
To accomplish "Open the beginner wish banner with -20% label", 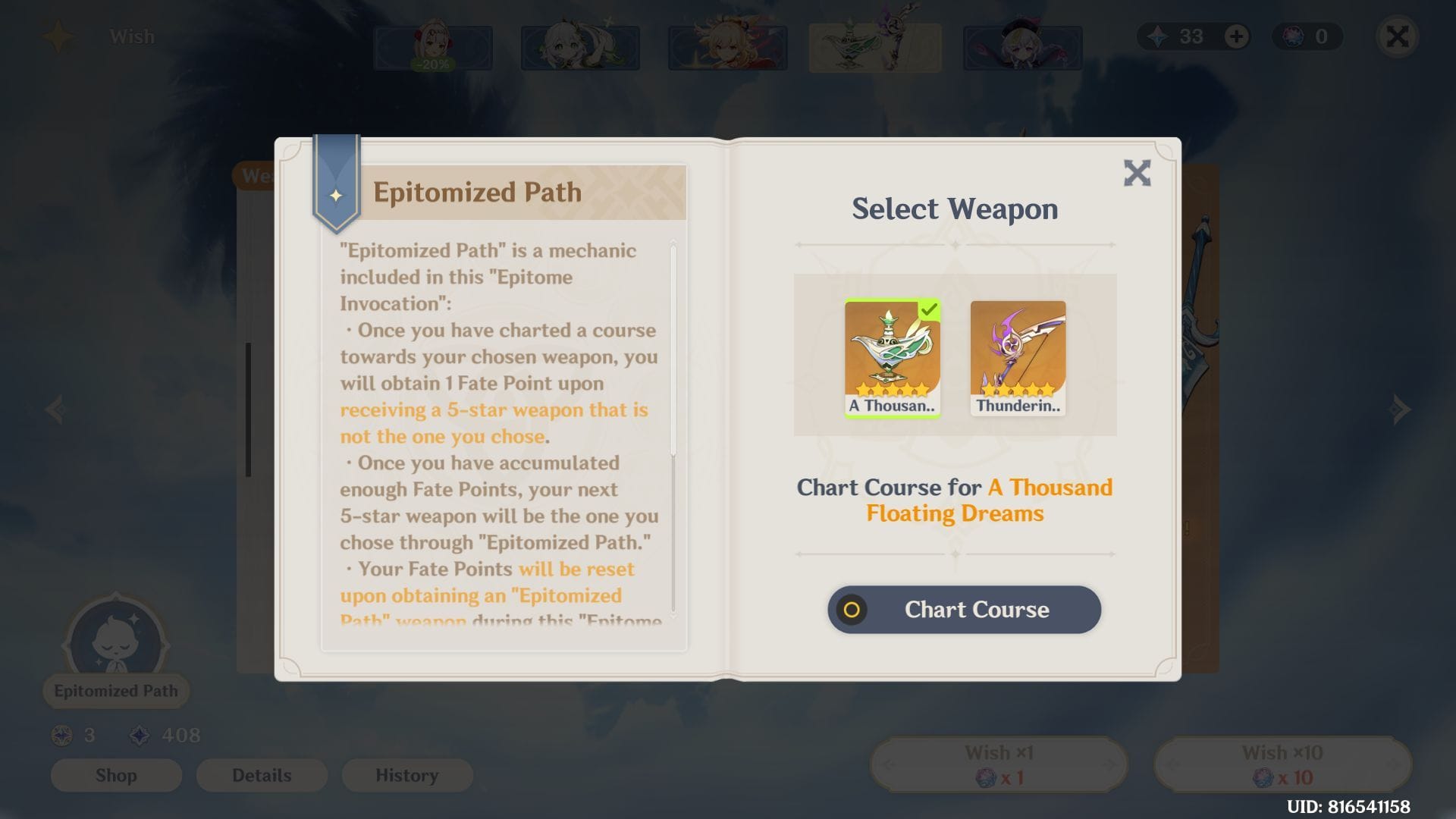I will click(x=432, y=47).
